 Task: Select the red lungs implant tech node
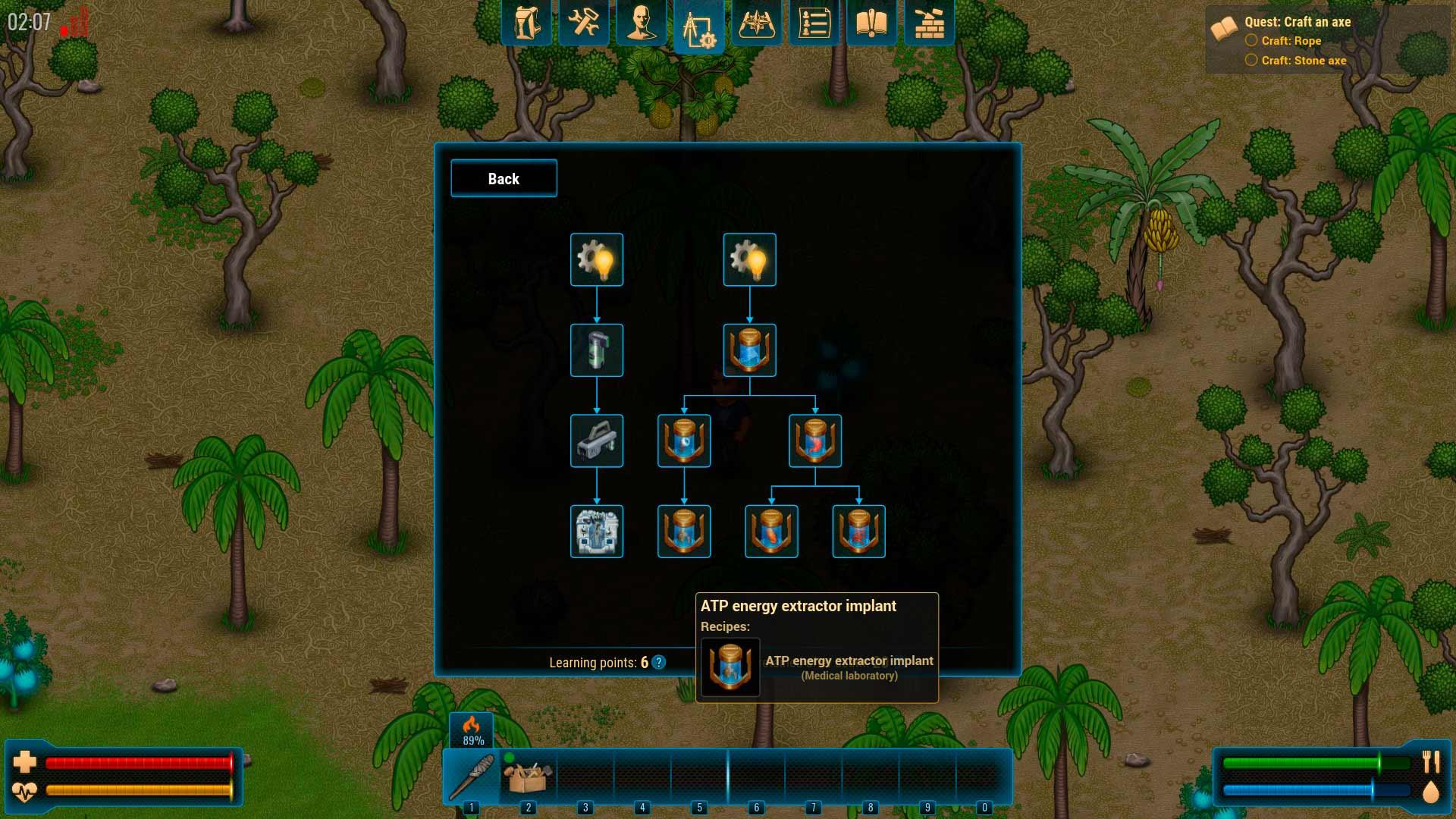point(858,532)
